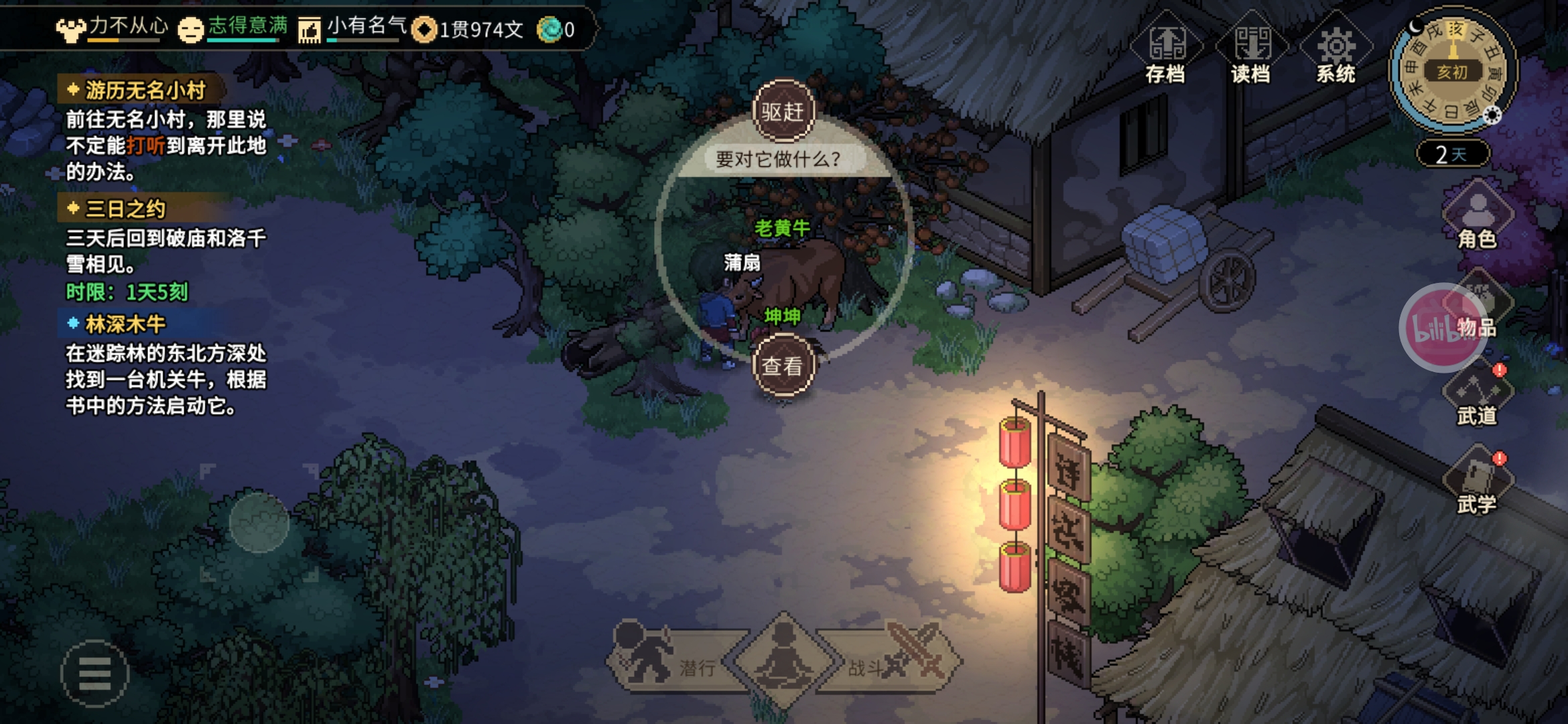
Task: Select the 查看 inspect option
Action: pos(783,366)
